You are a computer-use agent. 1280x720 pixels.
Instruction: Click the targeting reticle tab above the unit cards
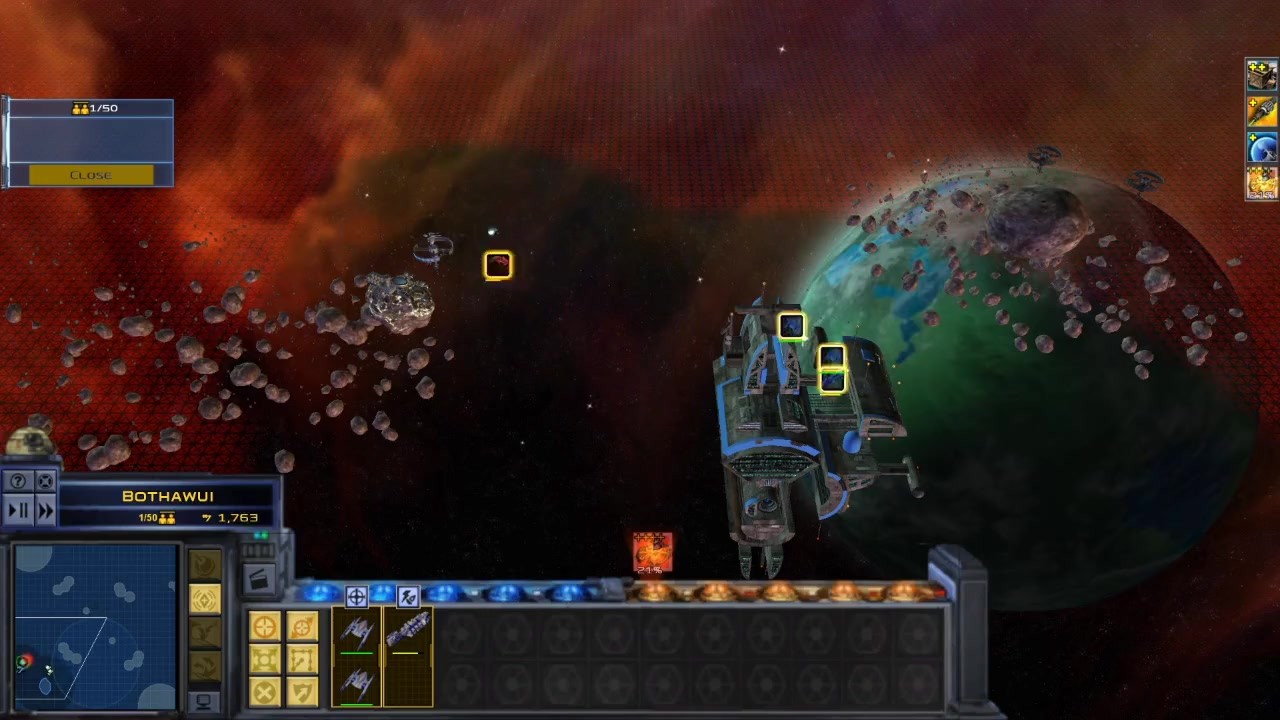[x=356, y=597]
